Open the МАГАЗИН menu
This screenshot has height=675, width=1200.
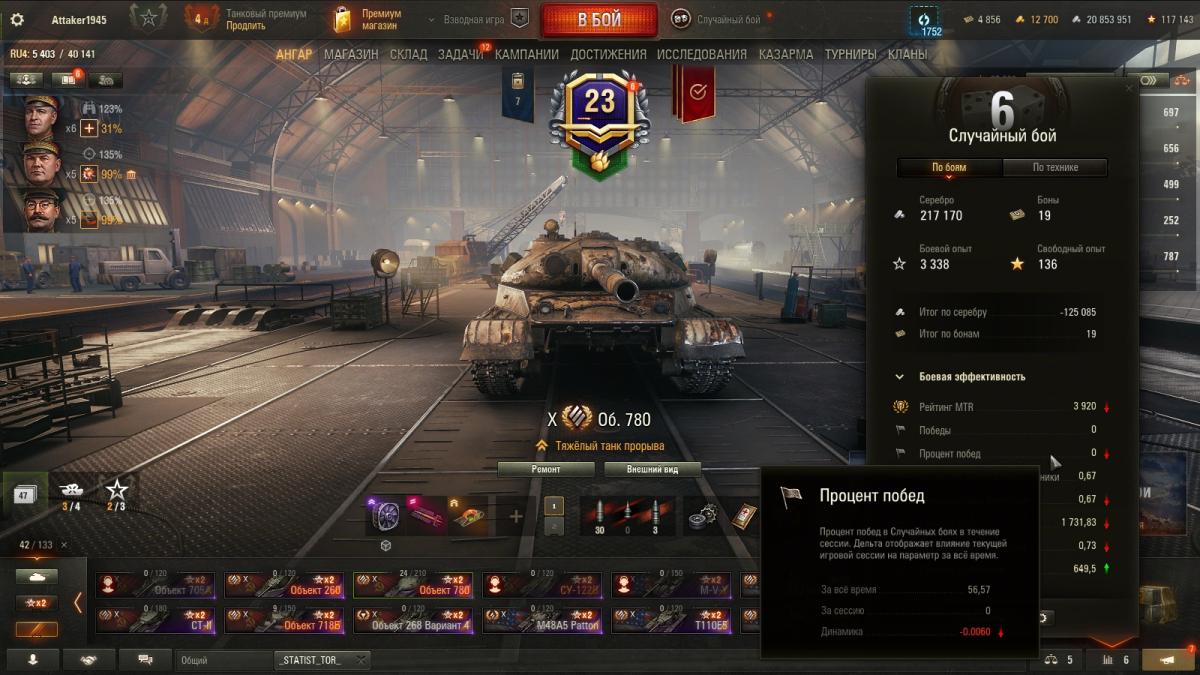(351, 55)
